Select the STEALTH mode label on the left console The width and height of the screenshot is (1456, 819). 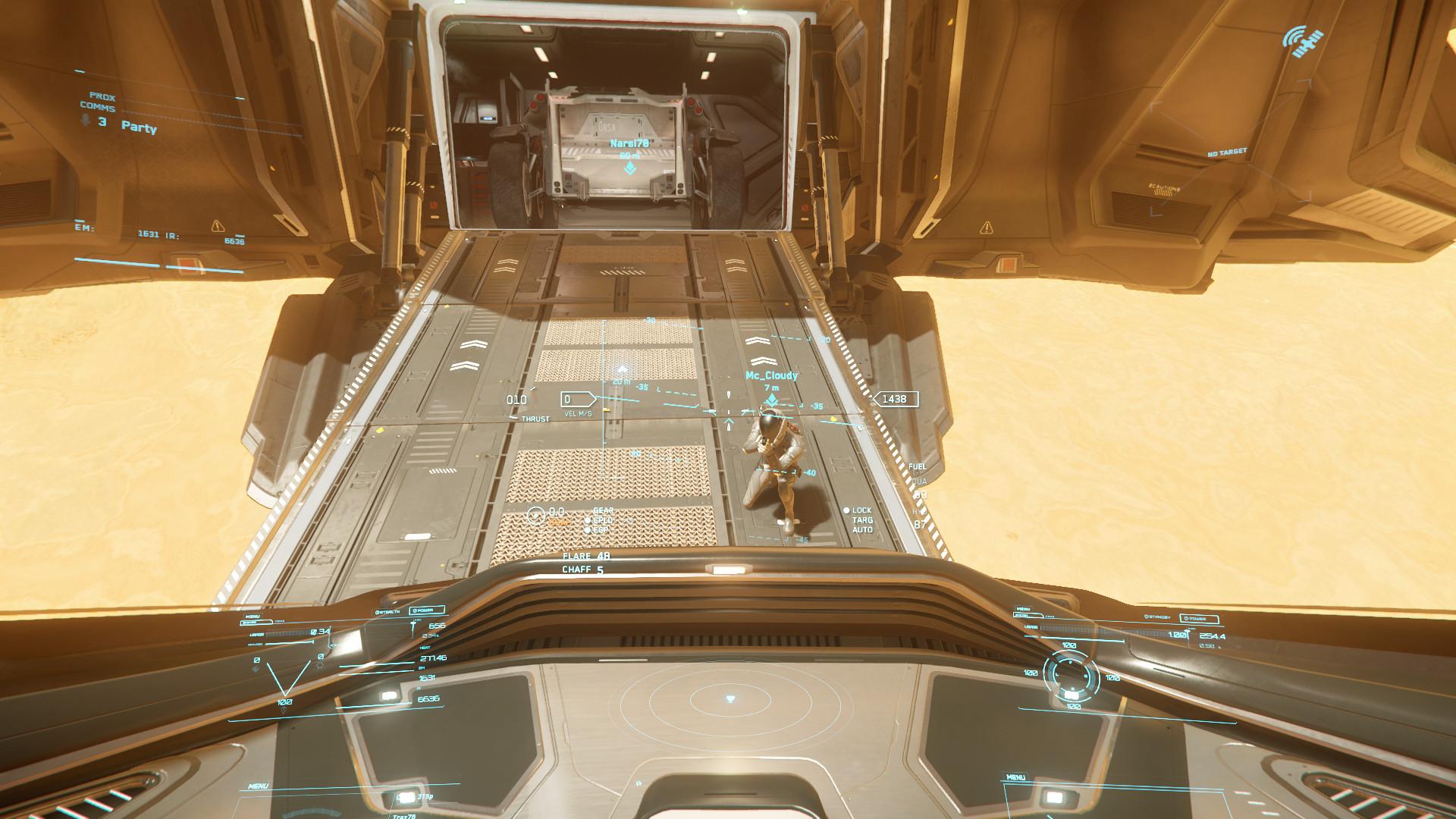pos(389,610)
